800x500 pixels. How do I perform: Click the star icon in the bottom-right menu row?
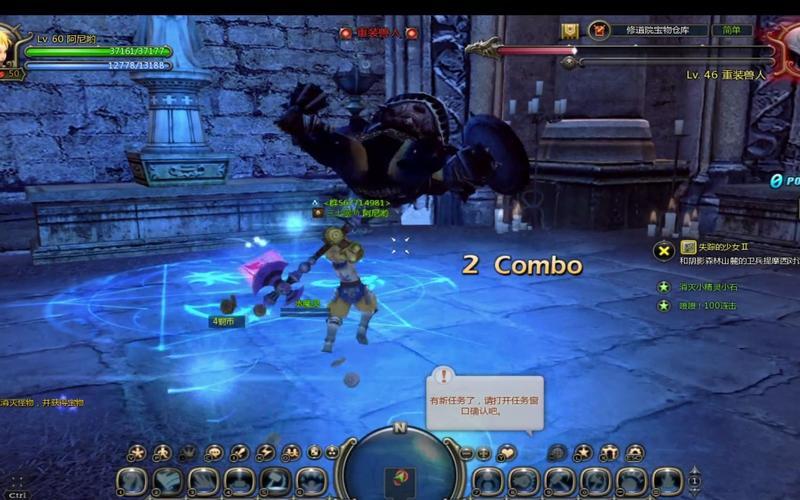pos(583,453)
